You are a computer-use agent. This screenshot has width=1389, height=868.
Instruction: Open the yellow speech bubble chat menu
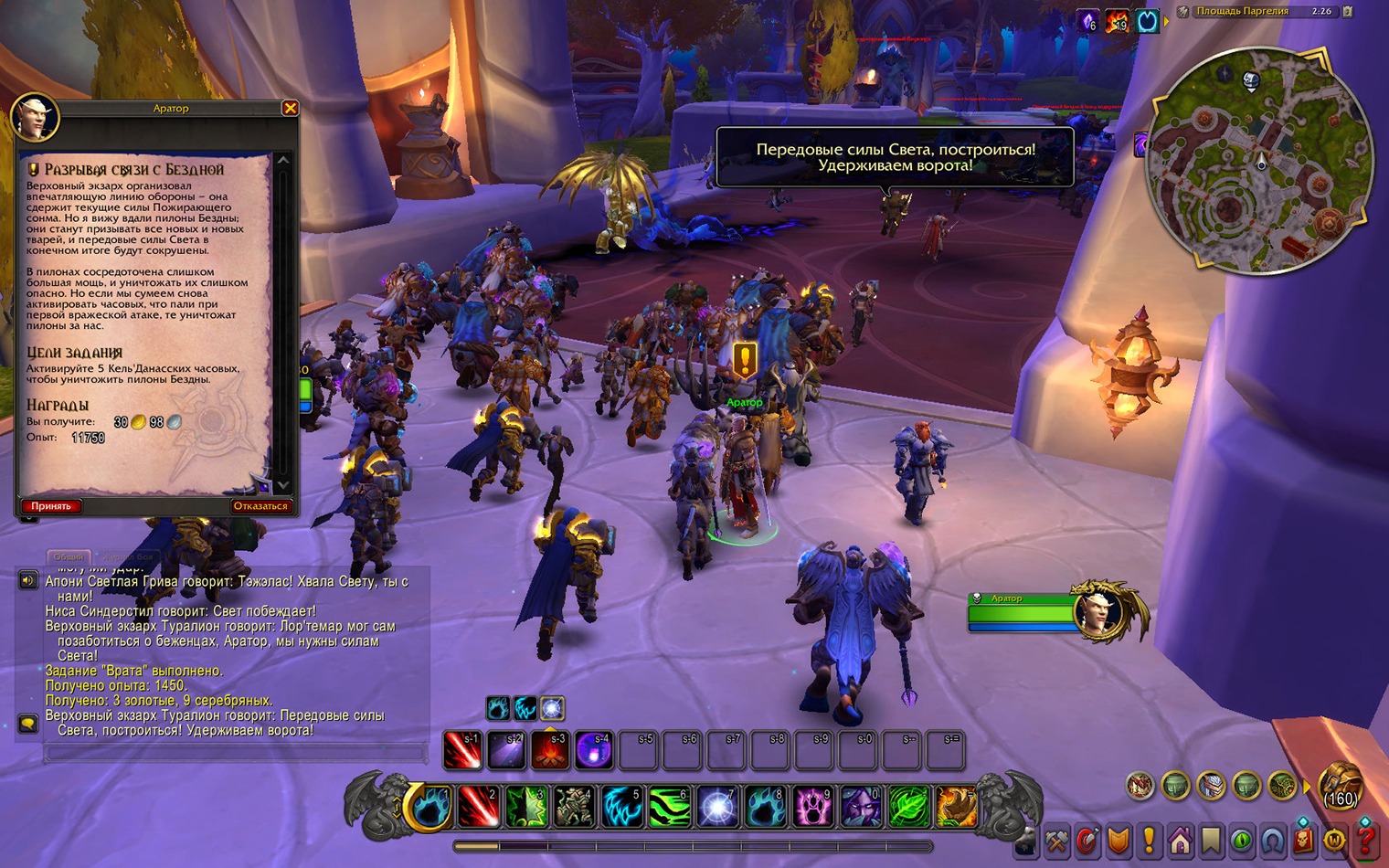[x=28, y=724]
